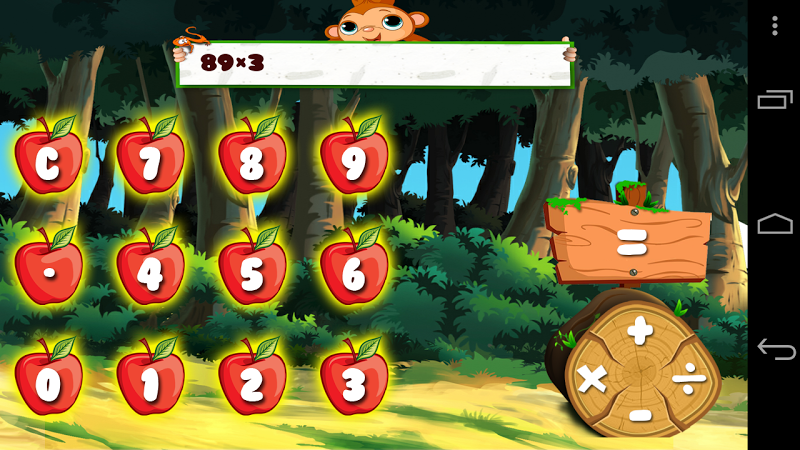
Task: Click the number 9 apple
Action: pyautogui.click(x=354, y=160)
